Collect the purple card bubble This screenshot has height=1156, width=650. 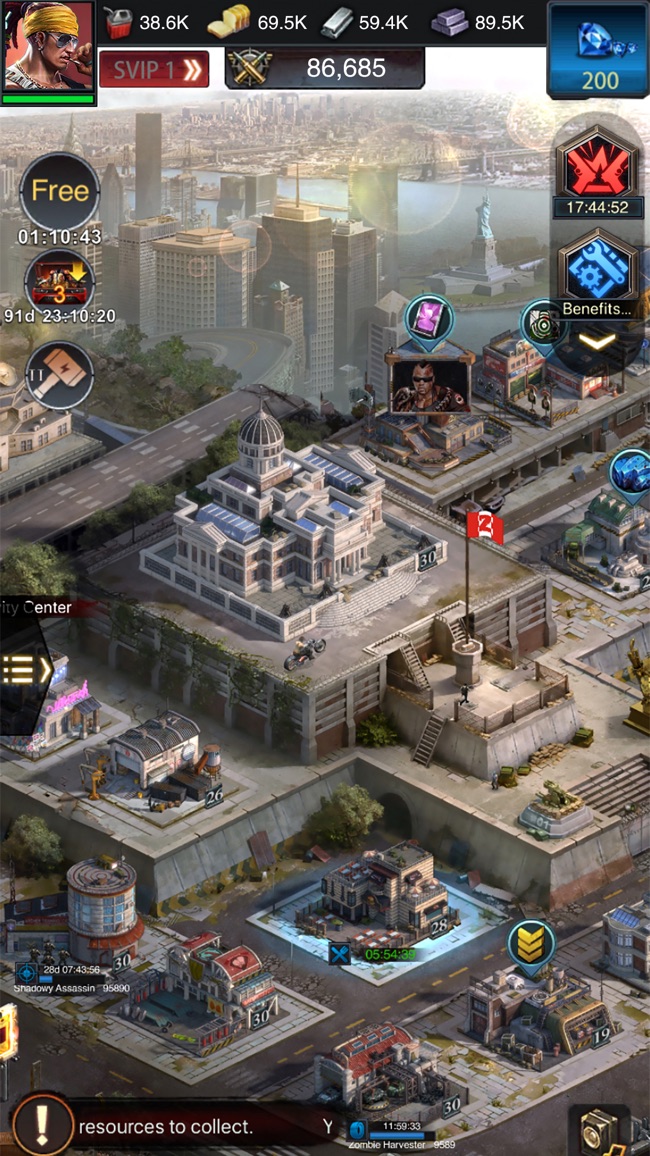tap(430, 319)
